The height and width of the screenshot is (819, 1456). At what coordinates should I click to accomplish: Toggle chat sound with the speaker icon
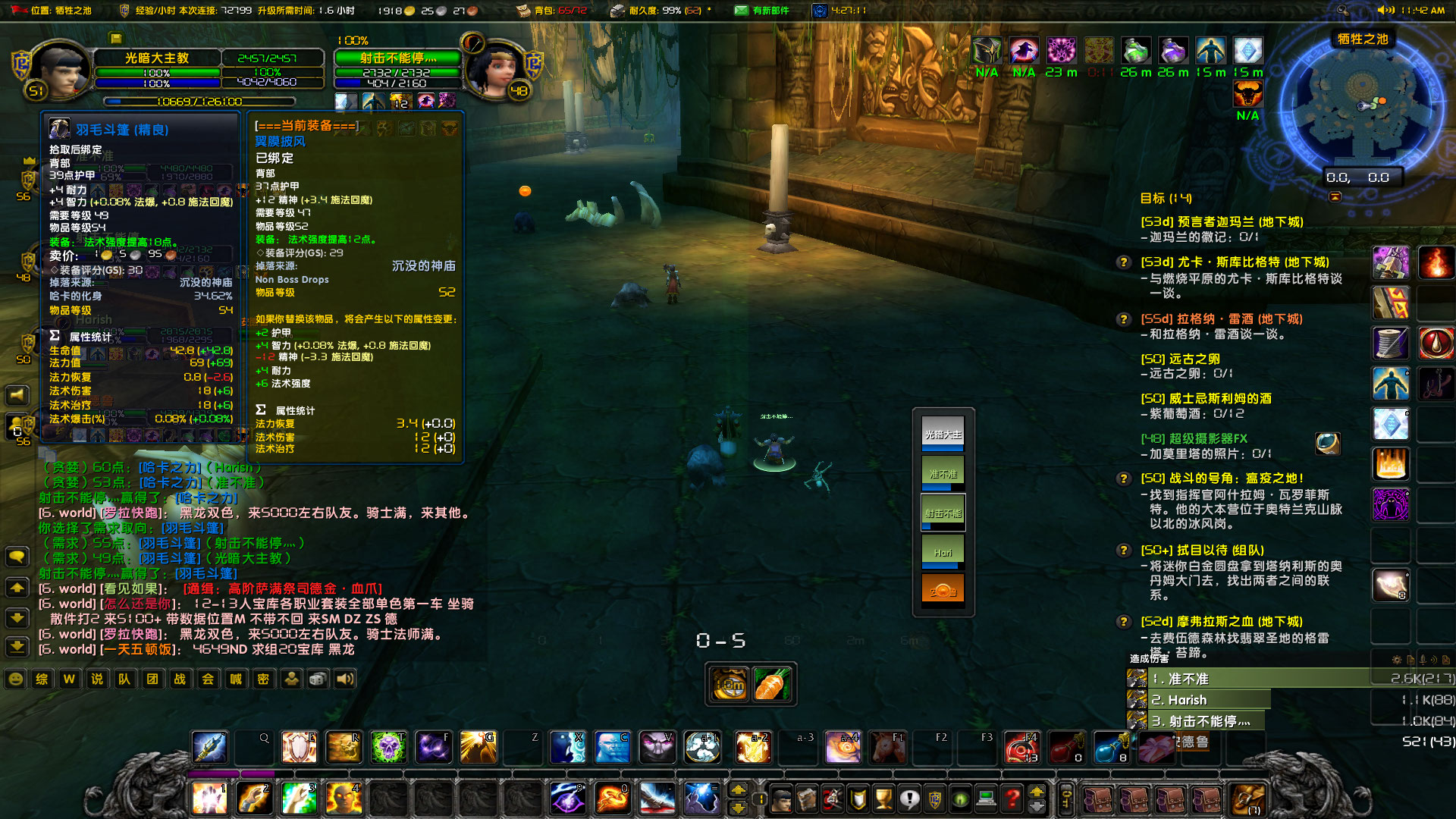(x=346, y=679)
